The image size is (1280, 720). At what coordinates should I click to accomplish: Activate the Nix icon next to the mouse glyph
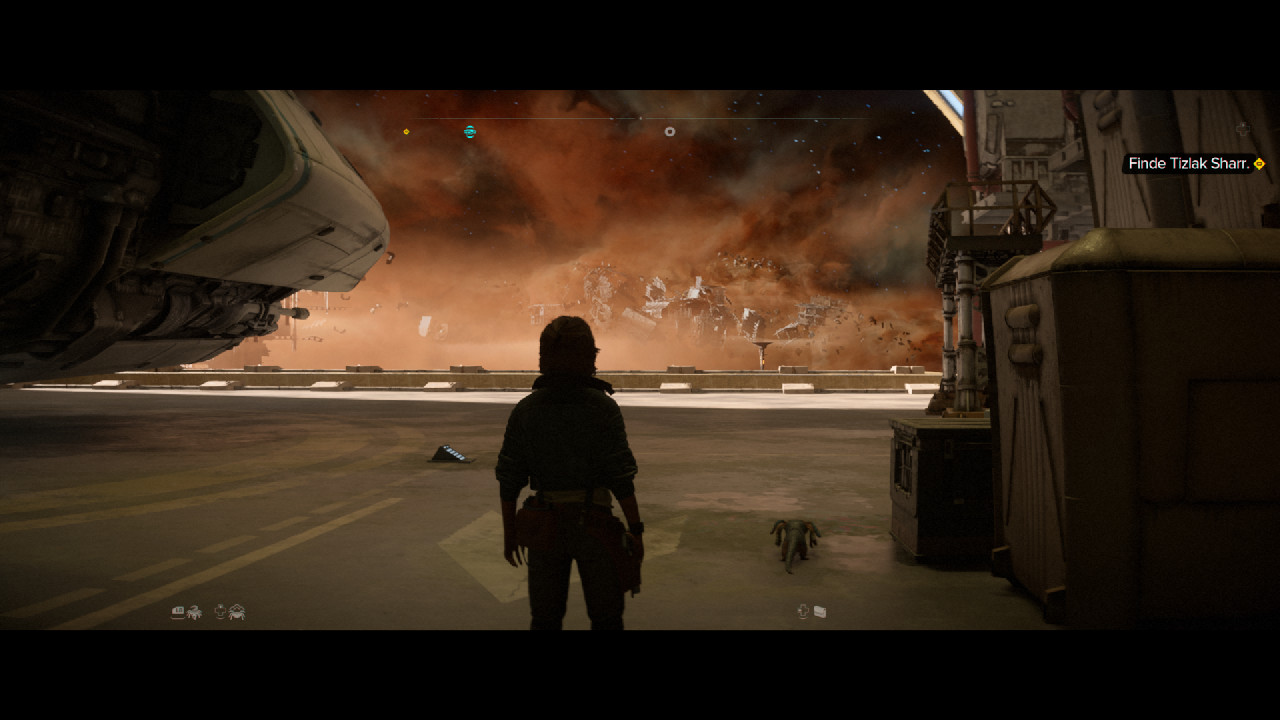[x=237, y=612]
